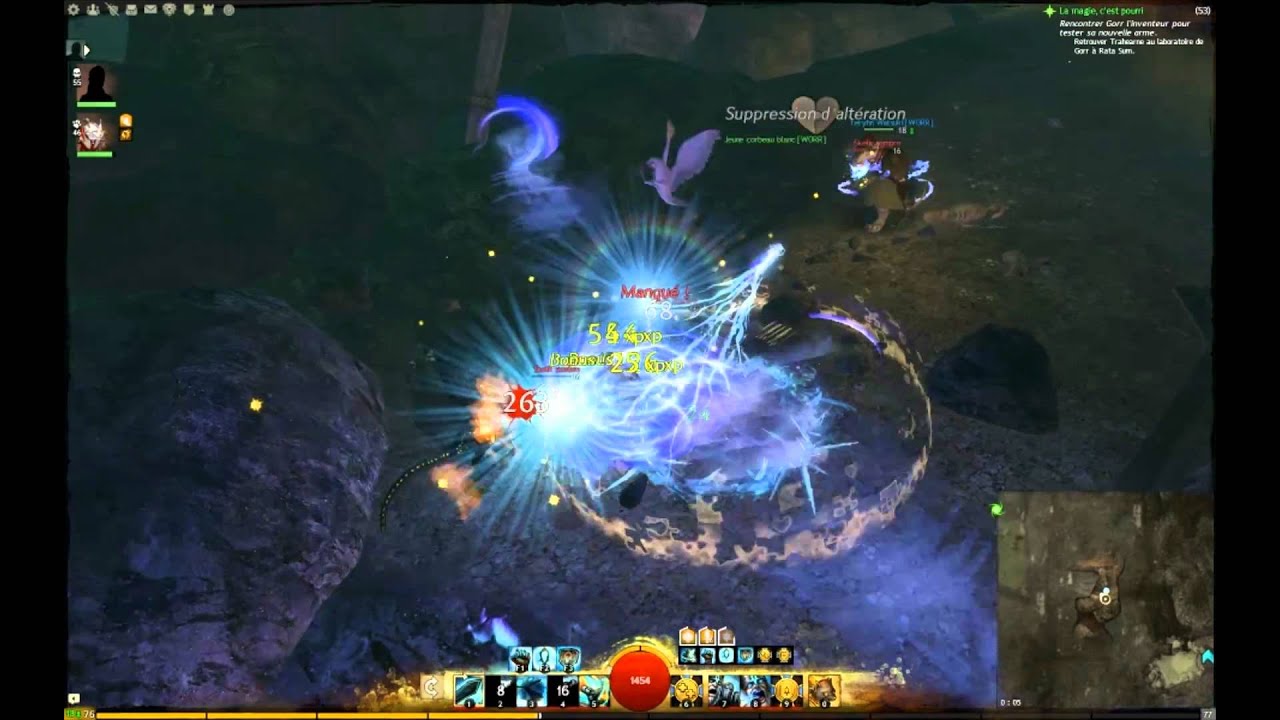Activate the F2 pet skill

543,658
